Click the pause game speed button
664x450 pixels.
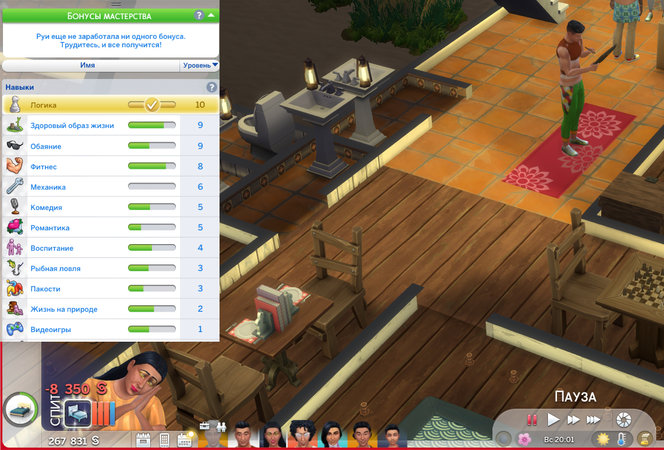pyautogui.click(x=533, y=420)
